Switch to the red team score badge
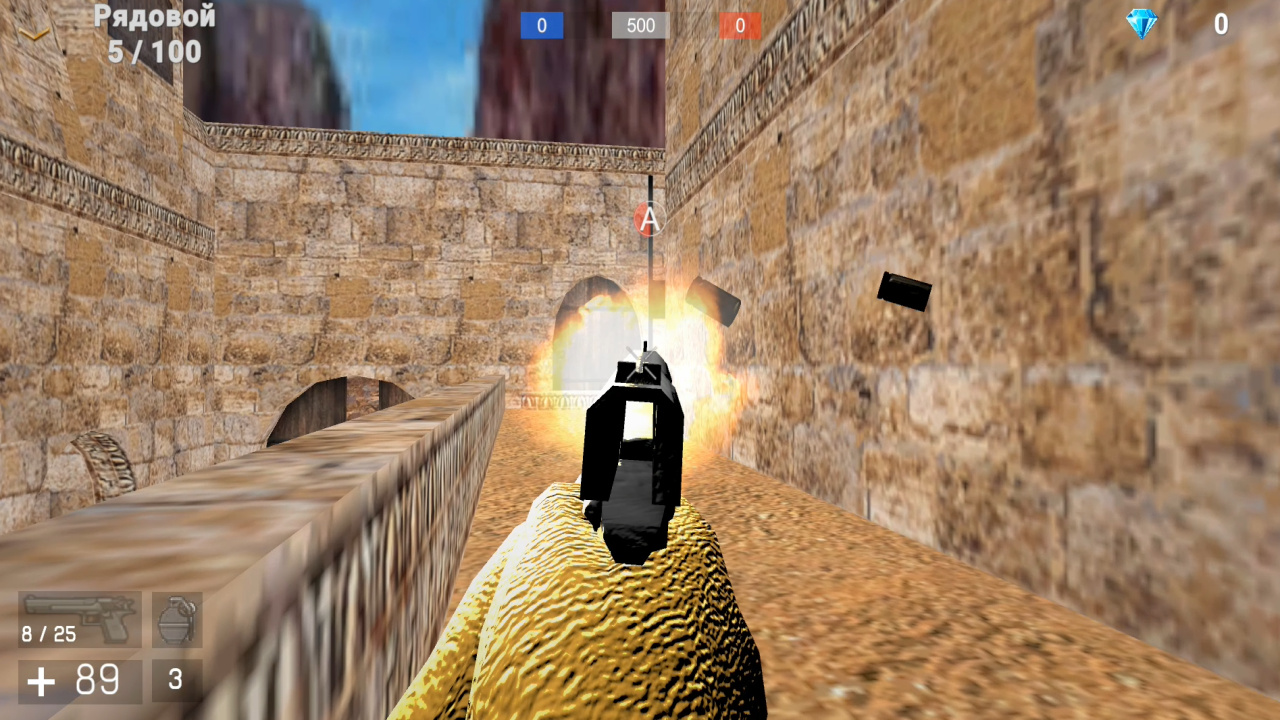Image resolution: width=1280 pixels, height=720 pixels. pyautogui.click(x=740, y=25)
